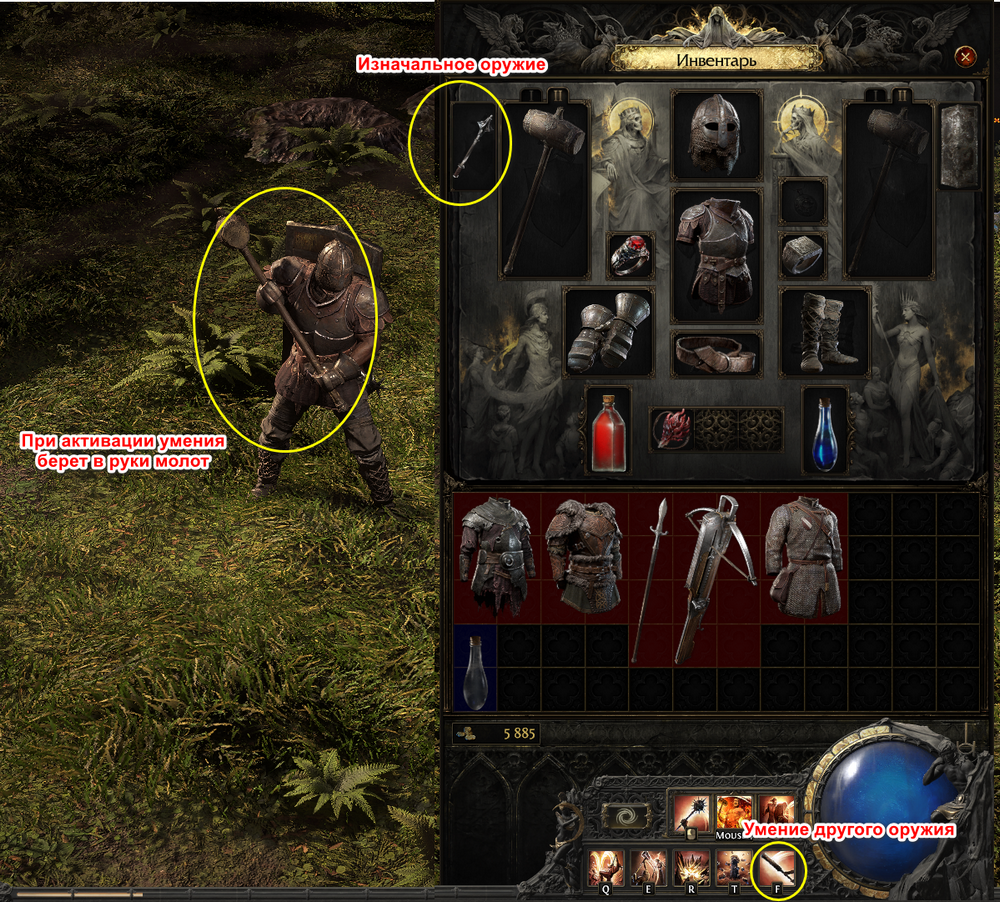
Task: Click the red life flask slot
Action: click(608, 430)
